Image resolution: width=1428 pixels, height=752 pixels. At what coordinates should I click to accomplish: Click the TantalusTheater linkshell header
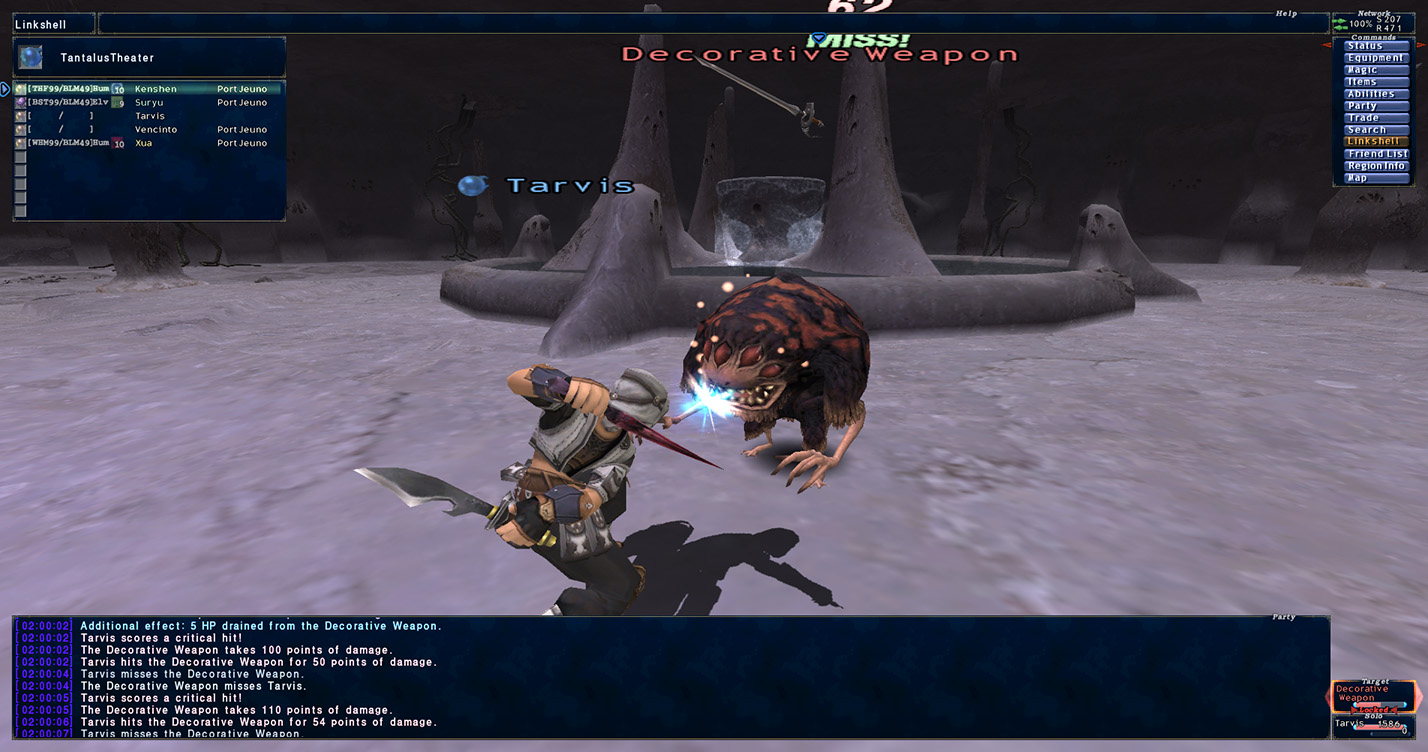pos(149,57)
